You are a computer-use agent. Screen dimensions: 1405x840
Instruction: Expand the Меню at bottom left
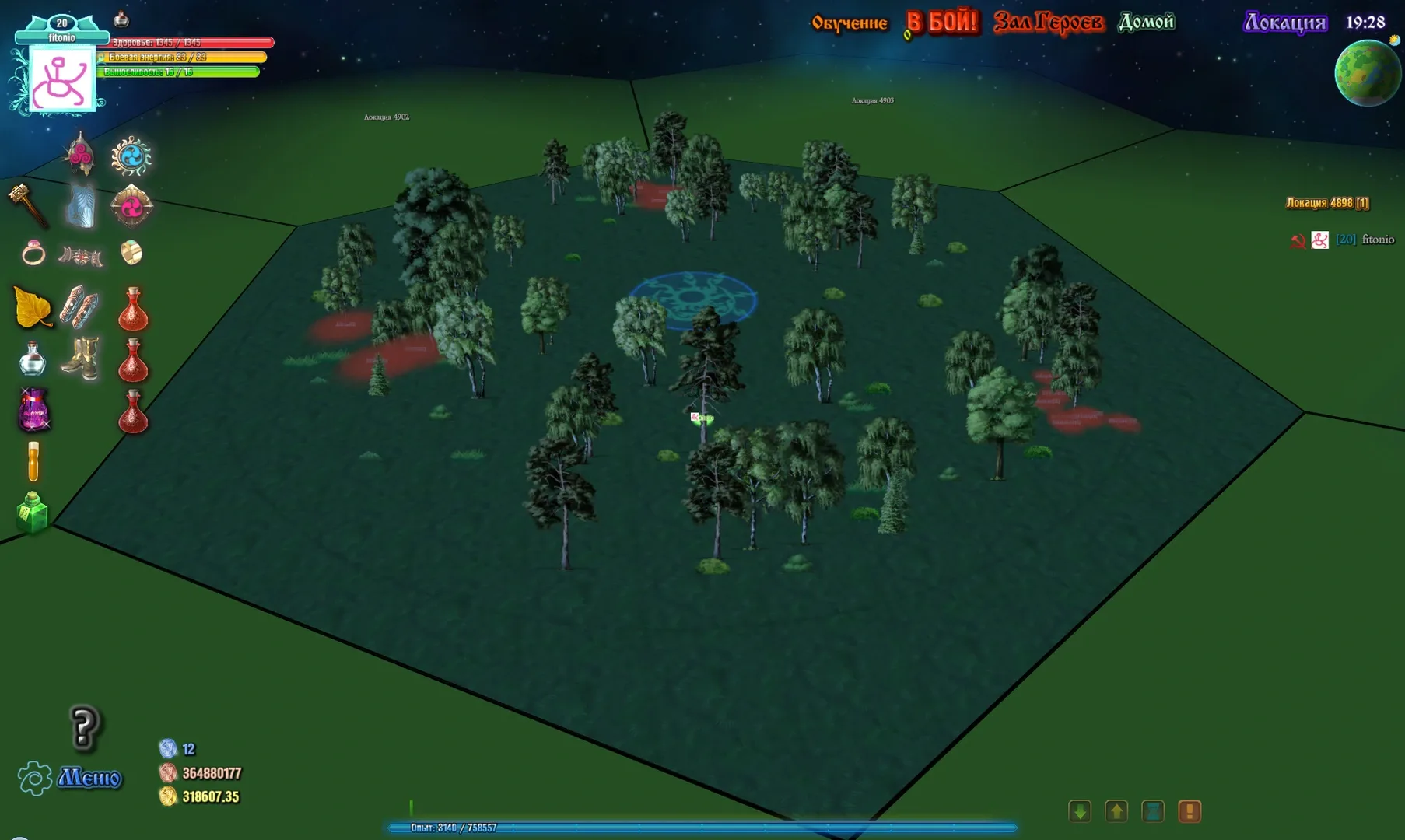(88, 776)
